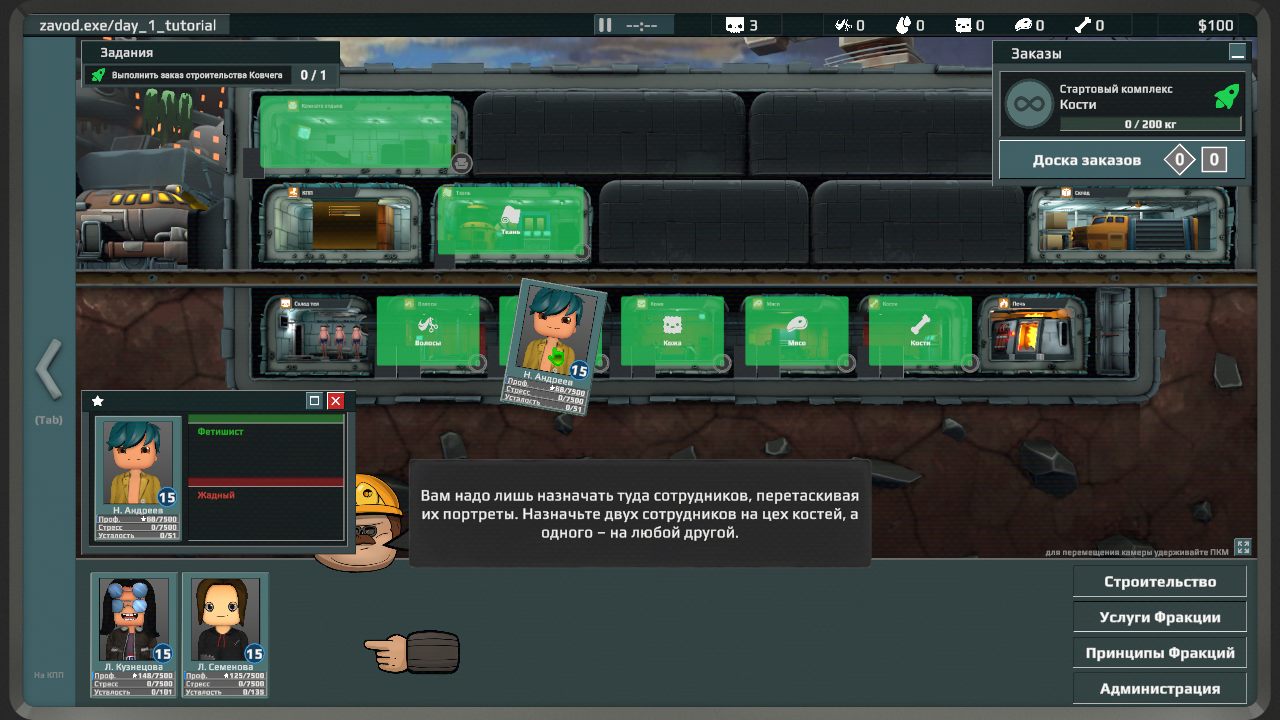
Task: Select the Кожа workshop slot
Action: 672,331
